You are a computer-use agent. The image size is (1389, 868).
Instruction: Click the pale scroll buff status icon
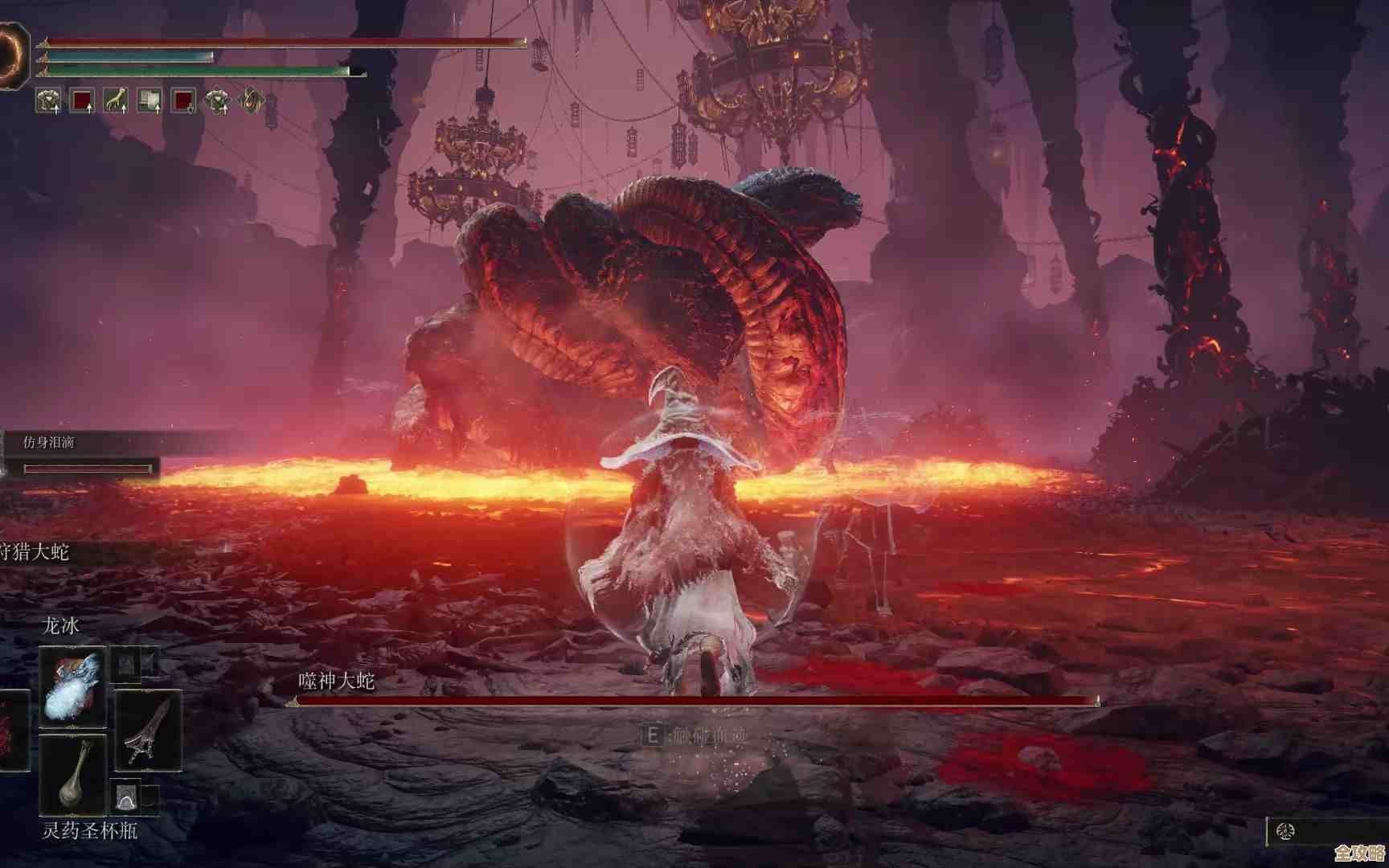(150, 100)
